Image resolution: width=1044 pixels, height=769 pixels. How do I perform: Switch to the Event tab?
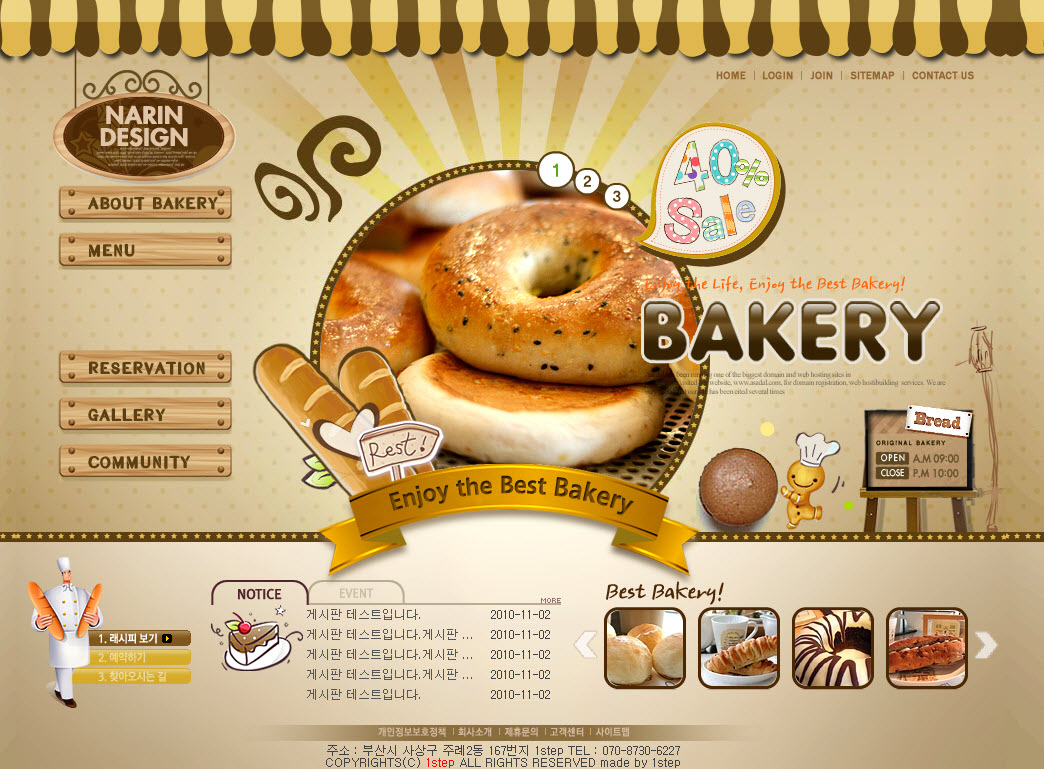click(x=356, y=593)
